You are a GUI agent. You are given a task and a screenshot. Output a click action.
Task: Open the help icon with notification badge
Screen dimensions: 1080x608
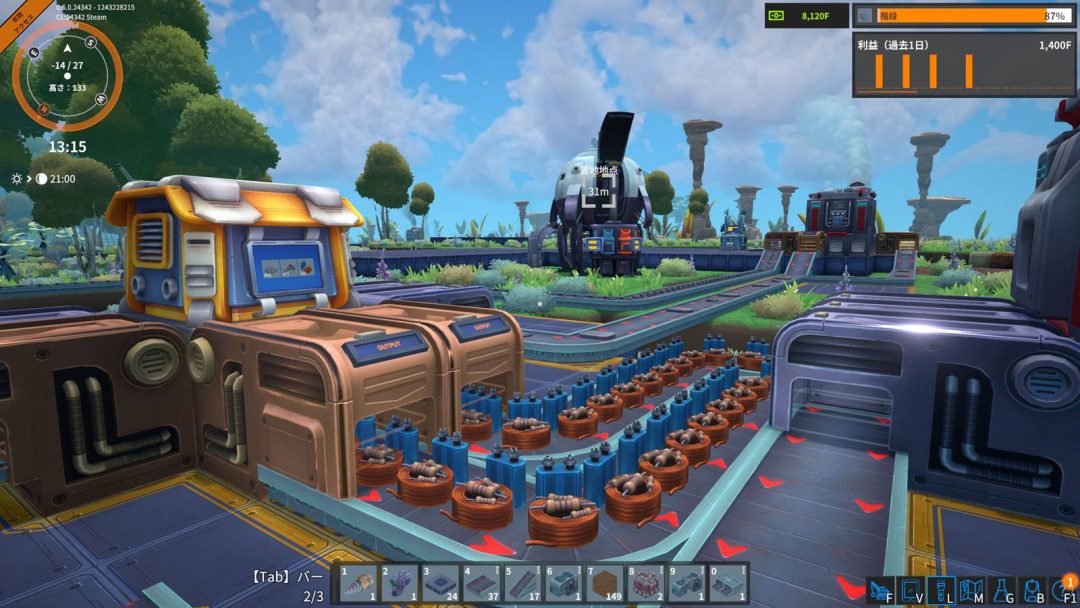point(1063,590)
